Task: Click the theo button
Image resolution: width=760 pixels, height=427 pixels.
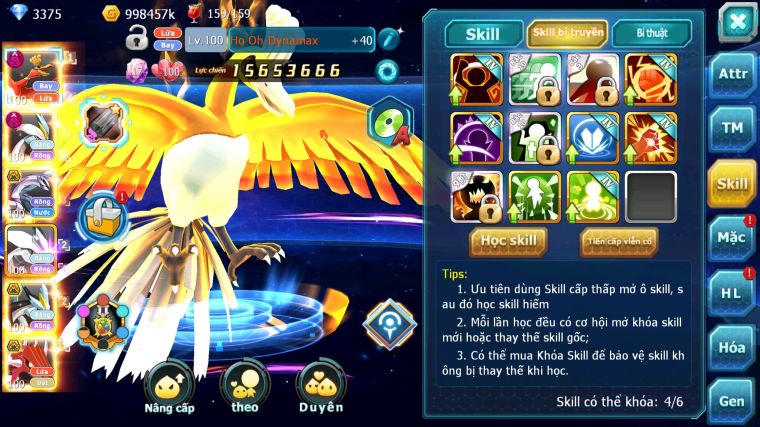Action: click(x=244, y=389)
